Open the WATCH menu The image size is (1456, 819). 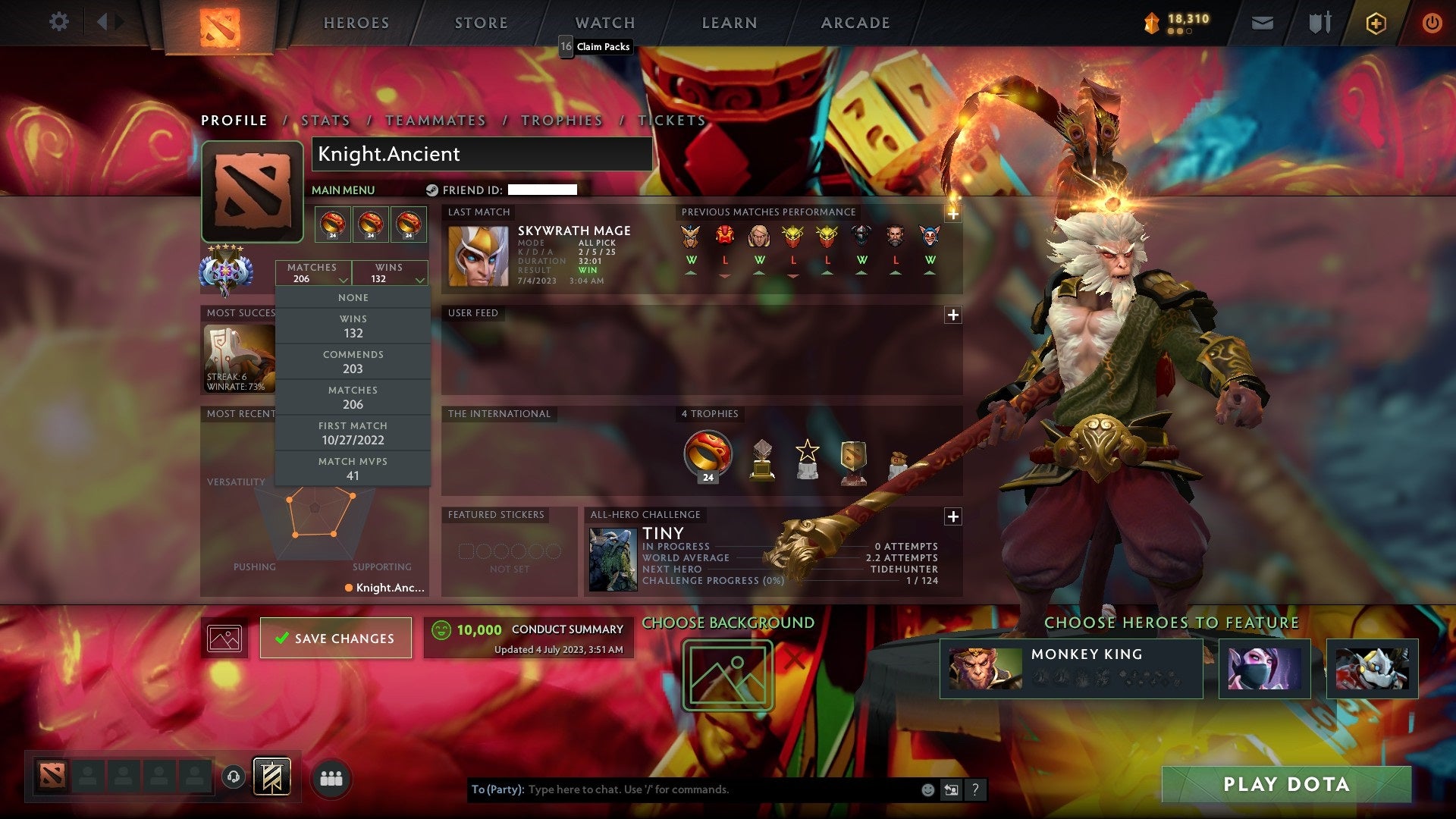point(604,22)
